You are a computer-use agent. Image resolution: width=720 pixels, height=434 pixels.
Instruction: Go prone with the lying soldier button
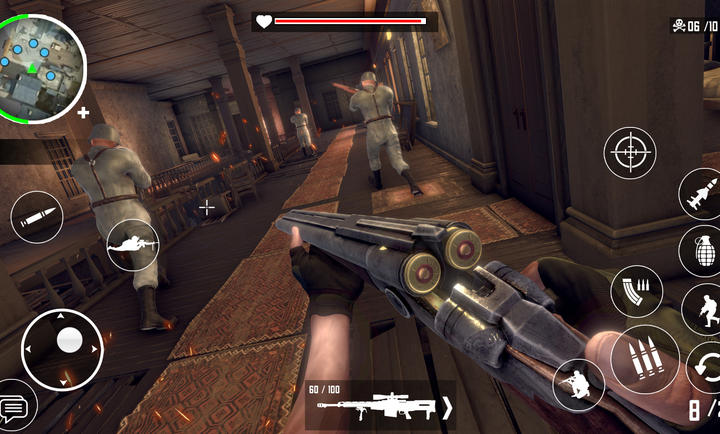(133, 243)
